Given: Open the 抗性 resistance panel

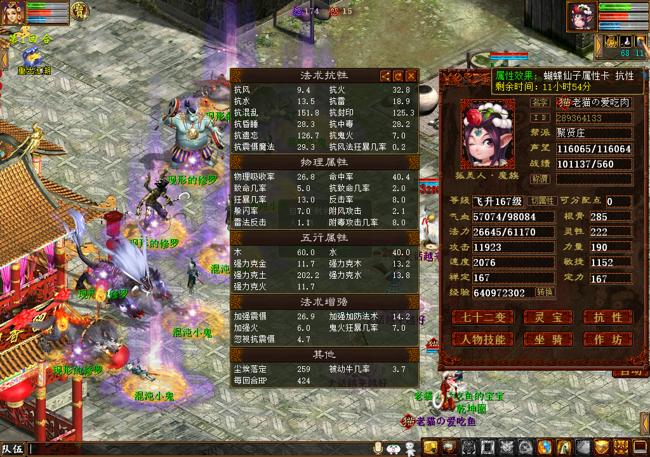Looking at the screenshot, I should 607,317.
